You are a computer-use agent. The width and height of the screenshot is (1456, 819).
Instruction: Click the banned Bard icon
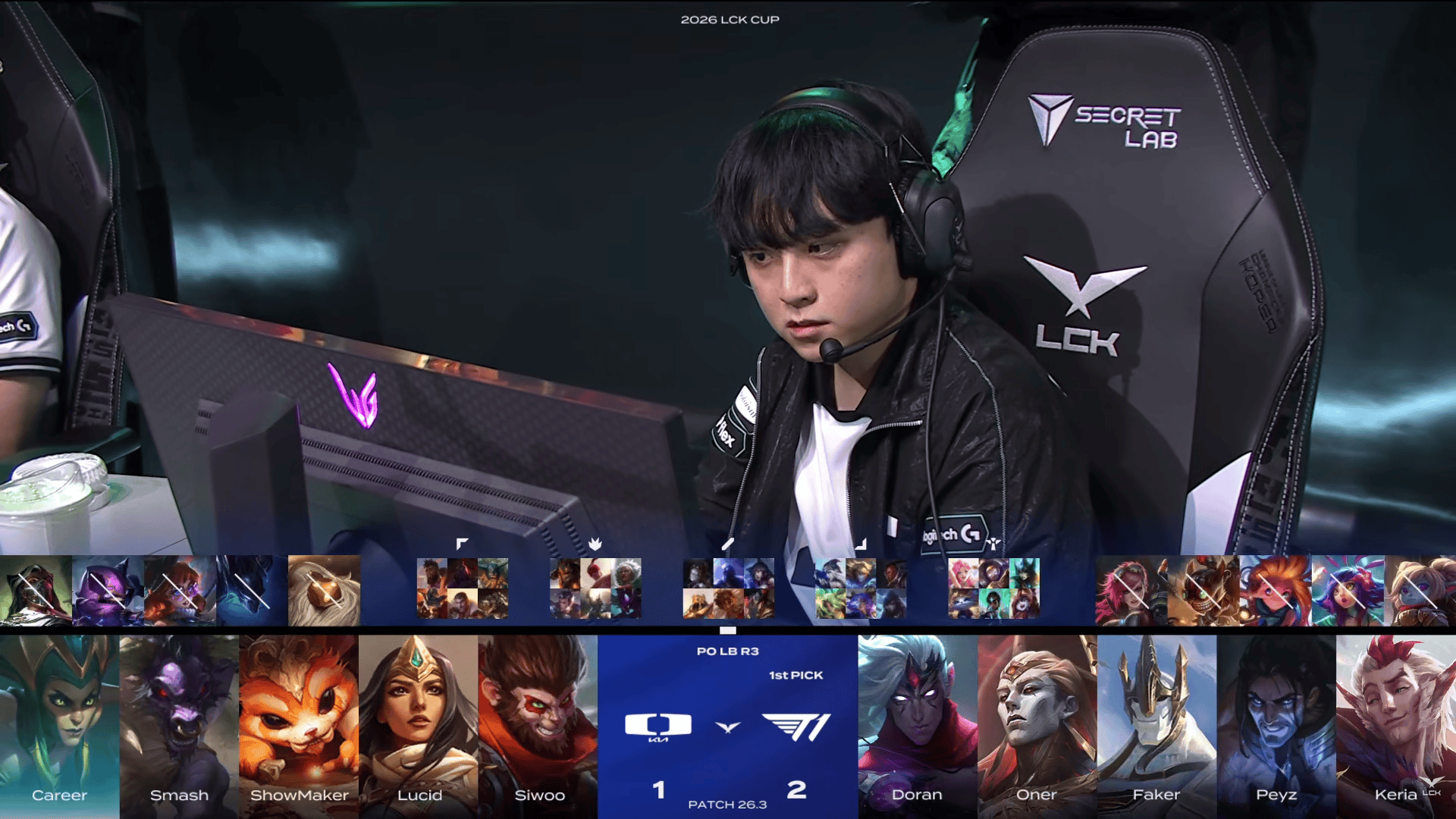click(x=324, y=591)
